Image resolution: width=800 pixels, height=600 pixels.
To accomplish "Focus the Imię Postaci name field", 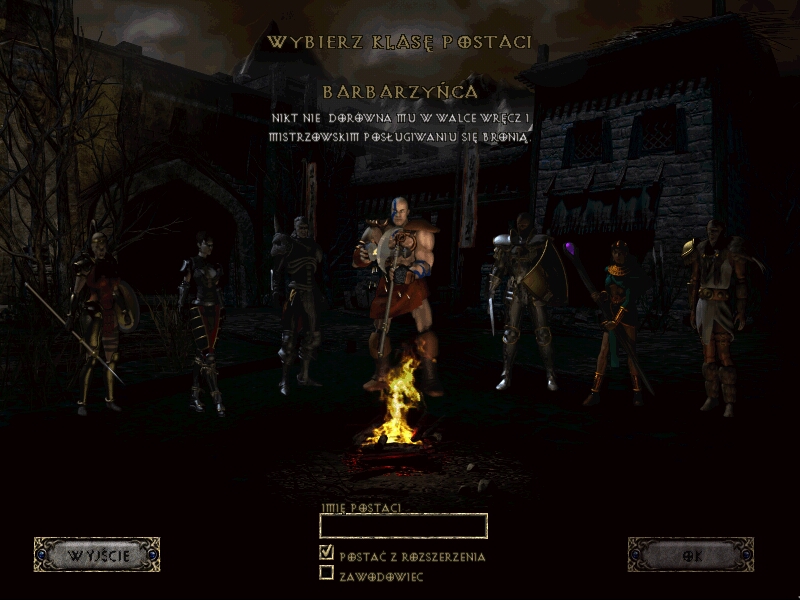I will (x=403, y=526).
